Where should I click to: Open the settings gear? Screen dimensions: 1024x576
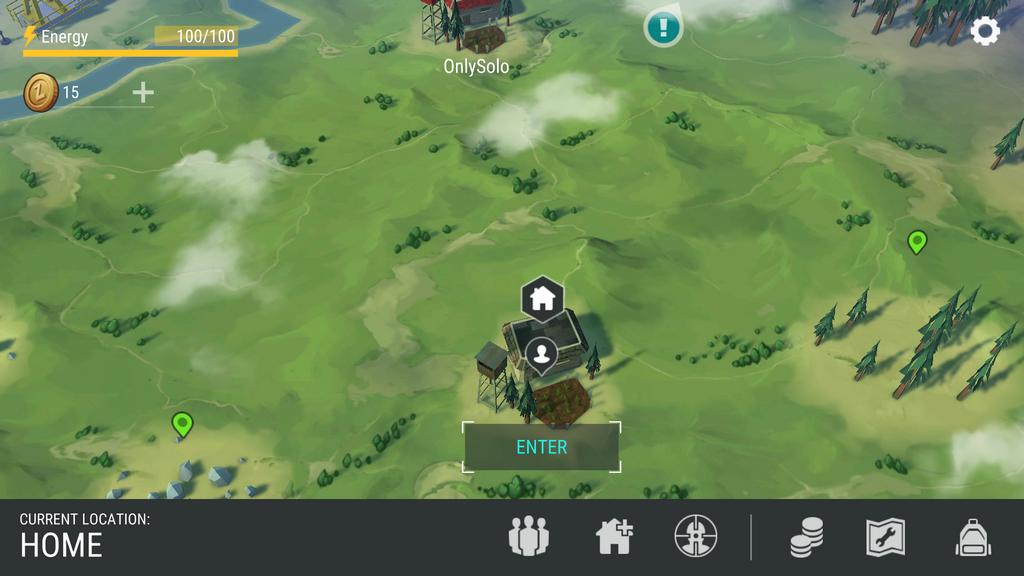tap(985, 32)
